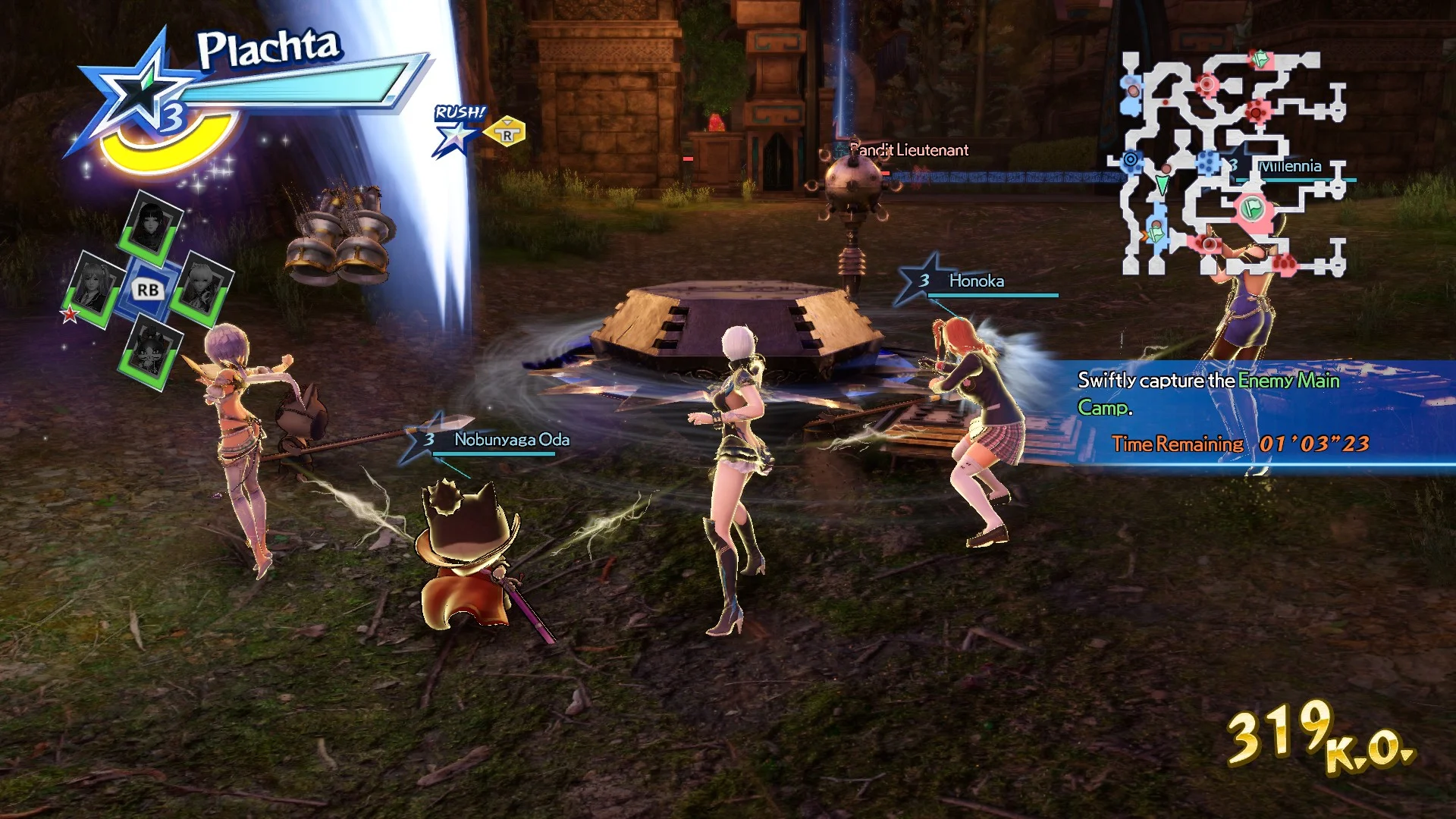Click the enemy main camp flag at minimap top
The image size is (1456, 819).
click(1260, 58)
